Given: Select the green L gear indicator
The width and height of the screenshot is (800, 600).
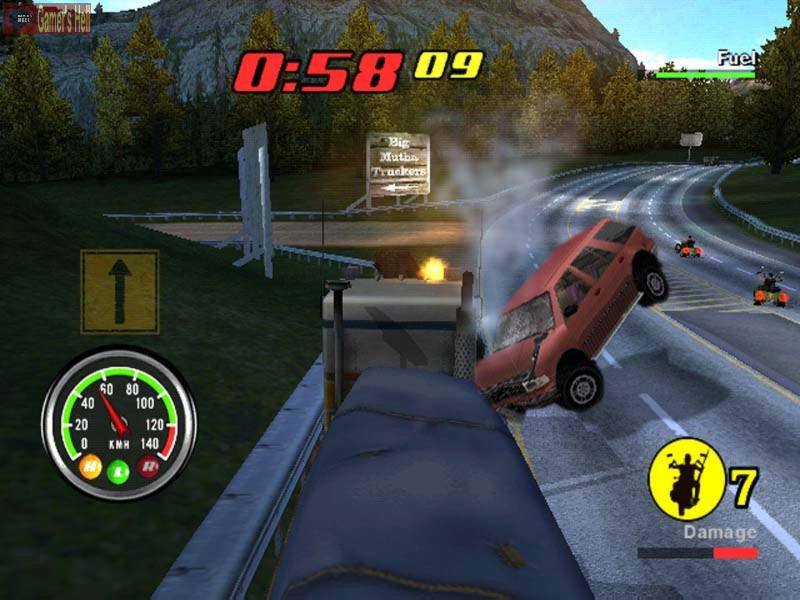Looking at the screenshot, I should pyautogui.click(x=119, y=470).
